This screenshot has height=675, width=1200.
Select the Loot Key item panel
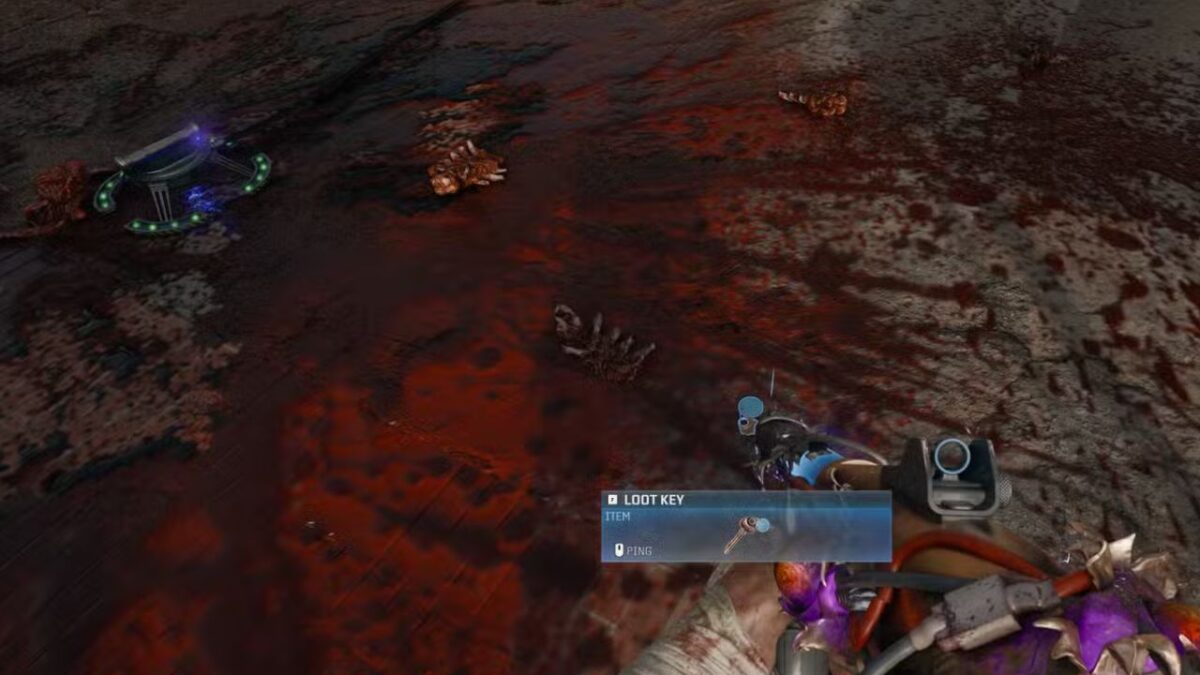745,526
